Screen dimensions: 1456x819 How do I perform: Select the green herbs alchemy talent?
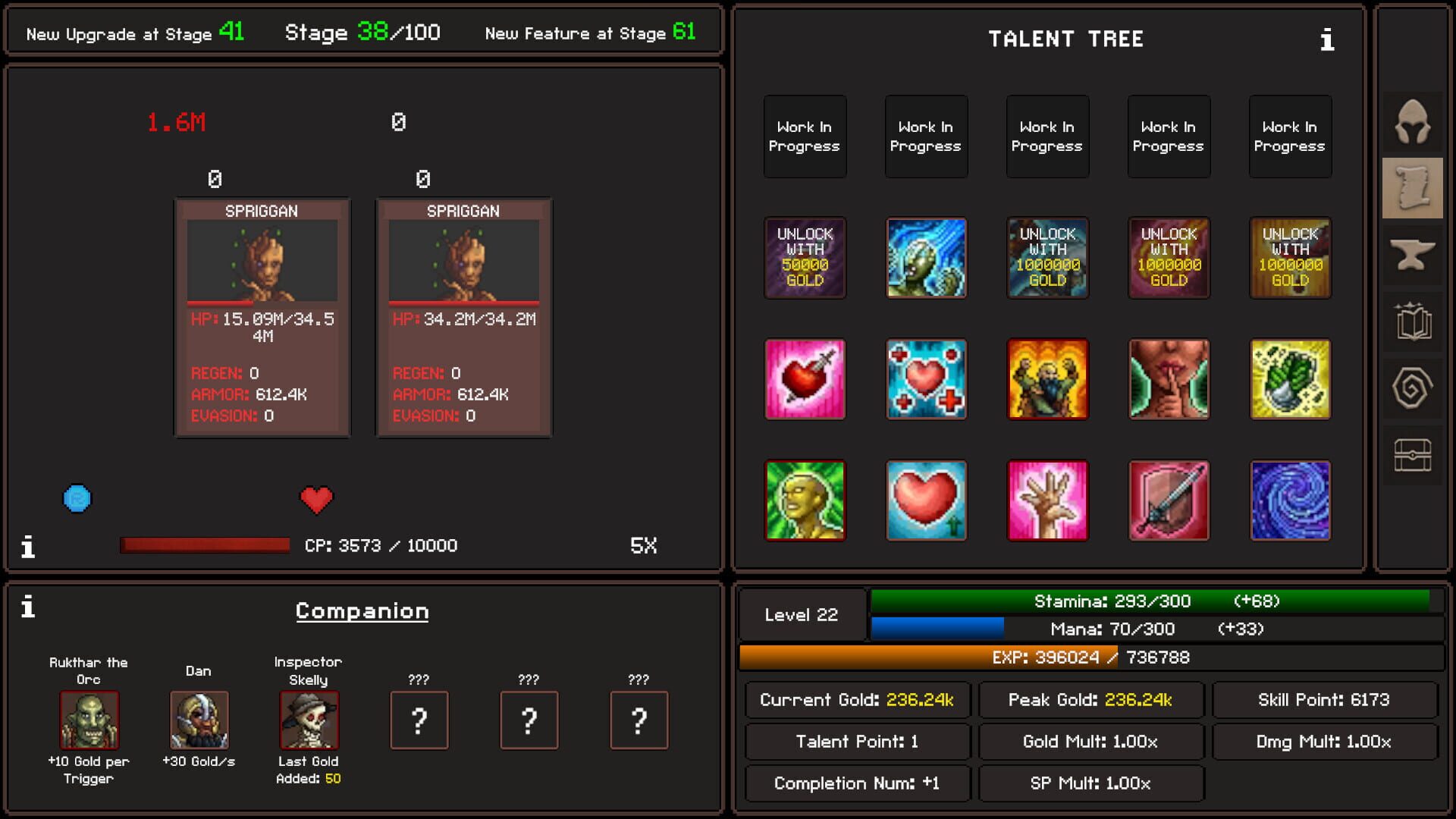click(x=1291, y=381)
